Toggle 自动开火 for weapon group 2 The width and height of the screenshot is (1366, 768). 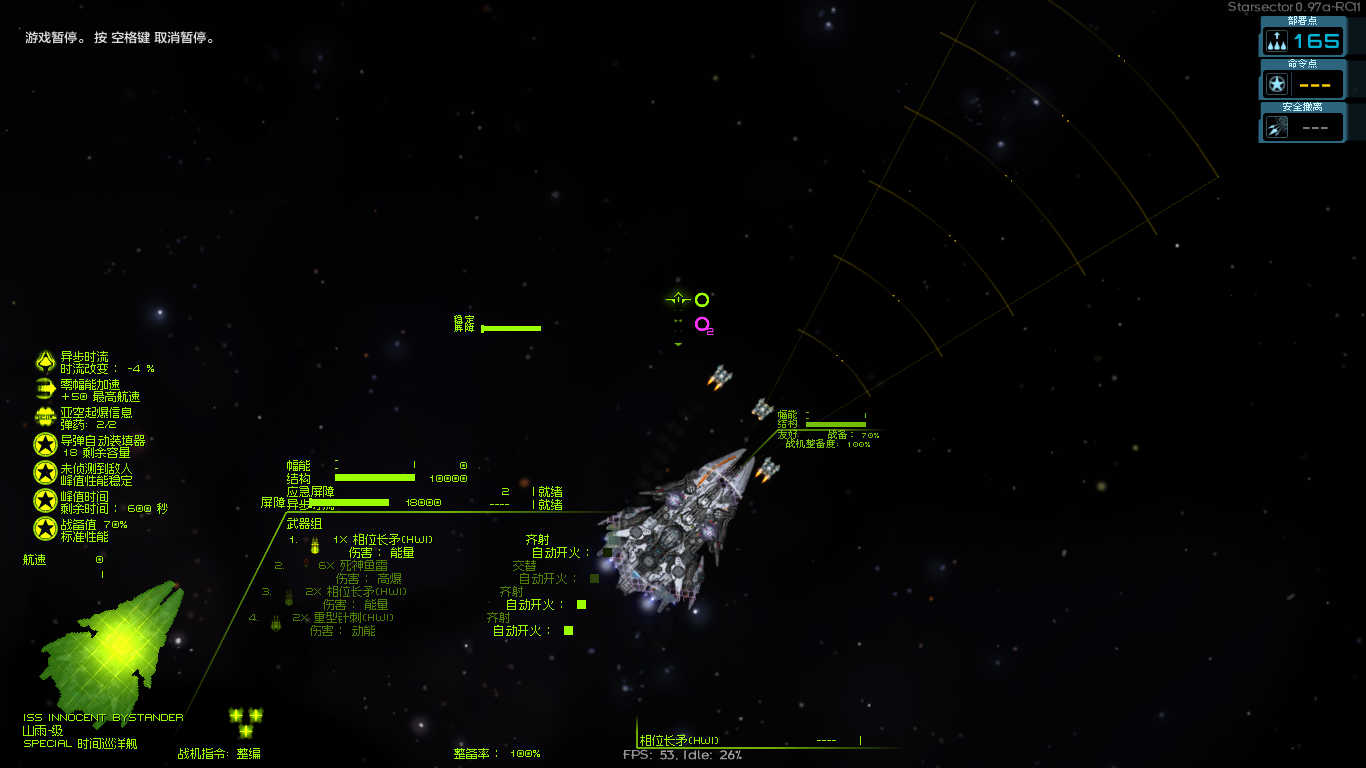point(594,578)
